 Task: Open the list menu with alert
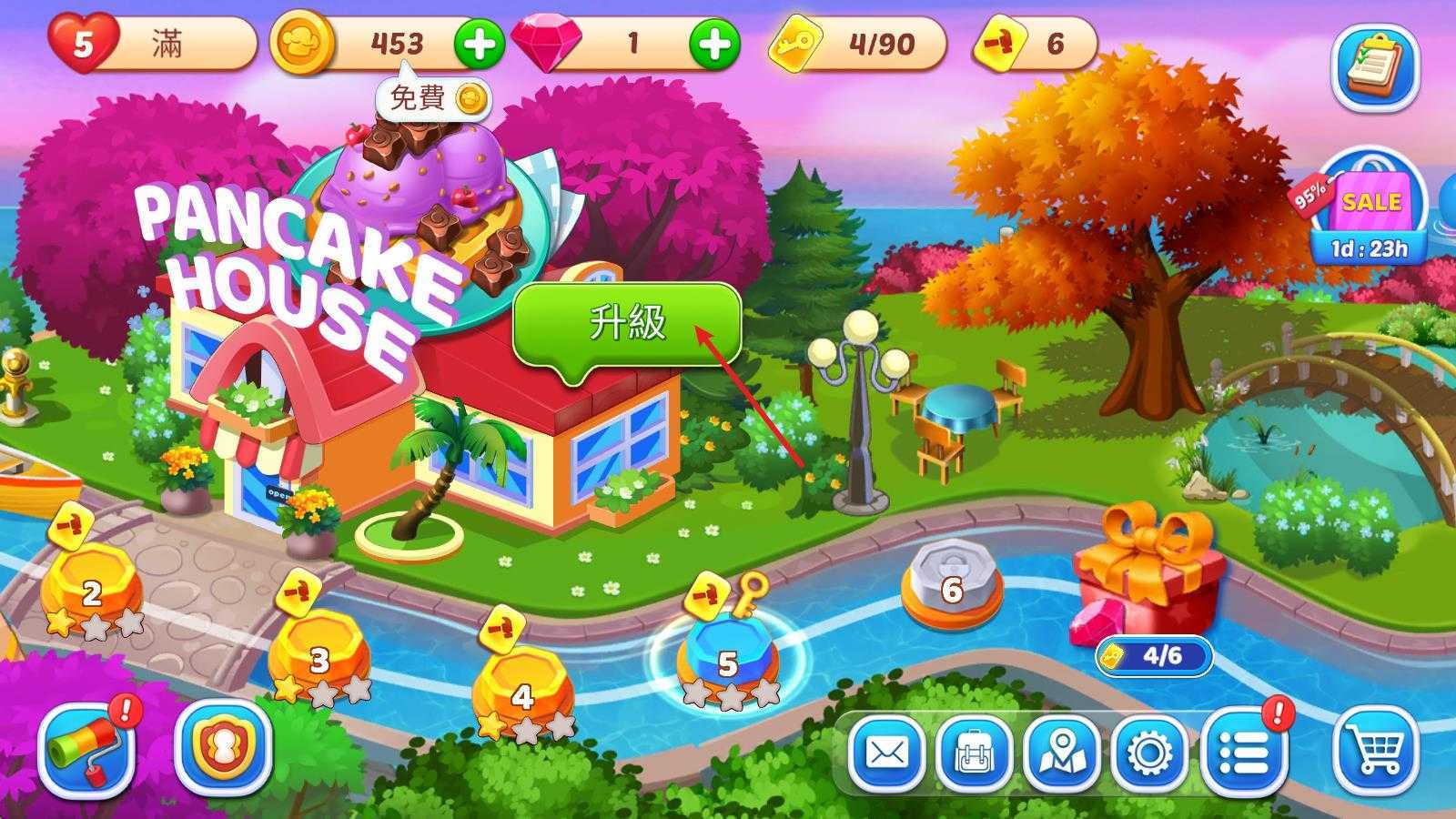tap(1244, 752)
